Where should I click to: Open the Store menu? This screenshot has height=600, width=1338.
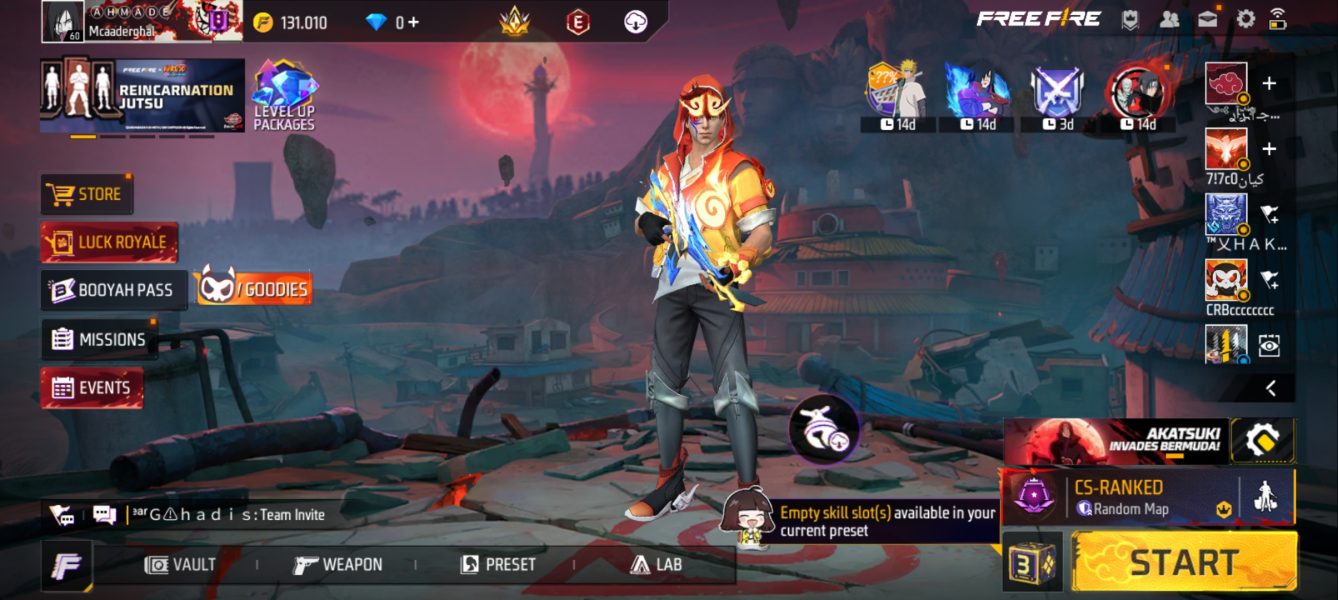(x=87, y=194)
